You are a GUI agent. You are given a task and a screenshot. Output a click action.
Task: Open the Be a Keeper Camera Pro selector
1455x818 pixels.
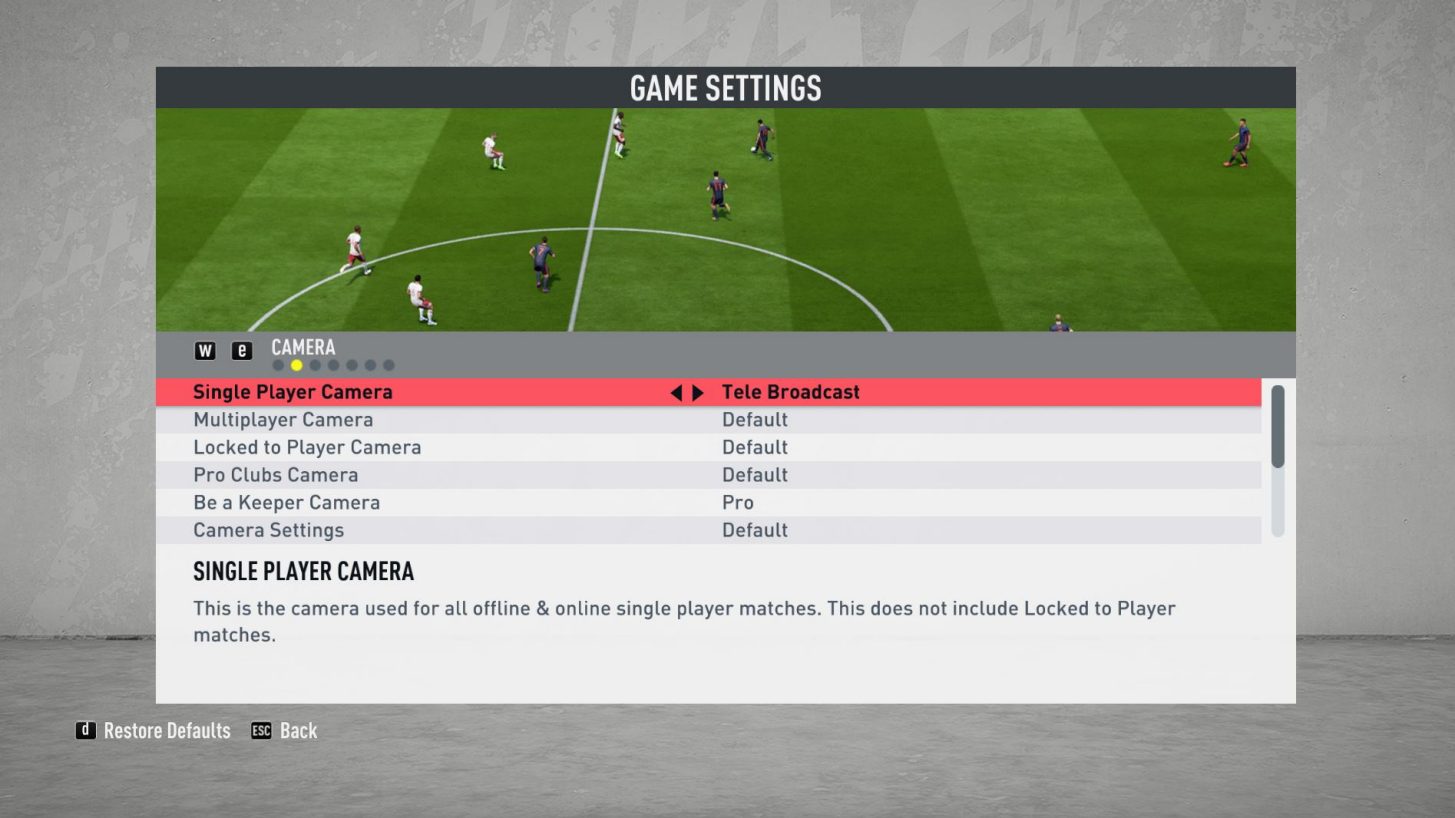click(x=737, y=502)
